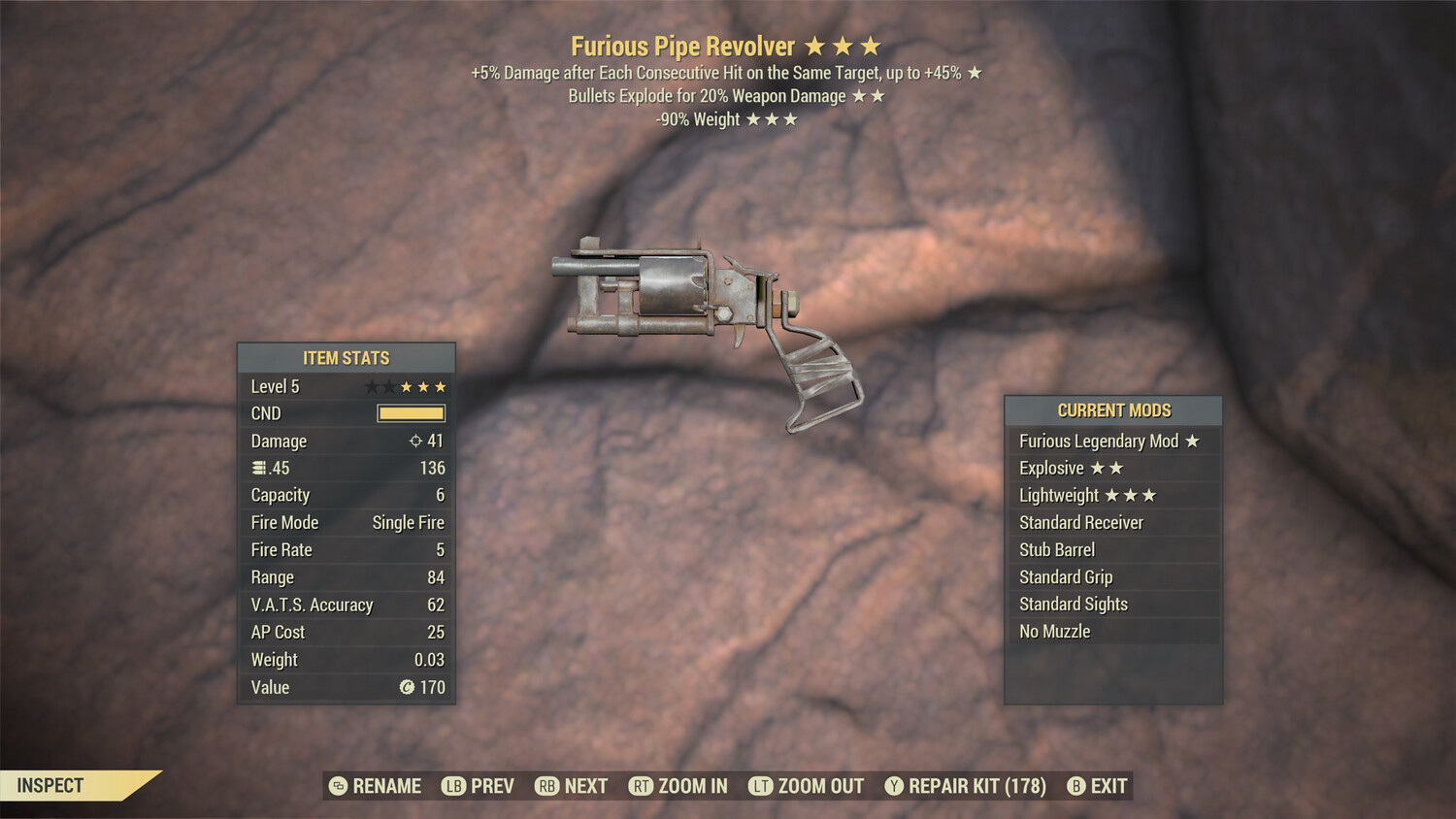The height and width of the screenshot is (819, 1456).
Task: Click the circular G Rename icon
Action: coord(338,786)
